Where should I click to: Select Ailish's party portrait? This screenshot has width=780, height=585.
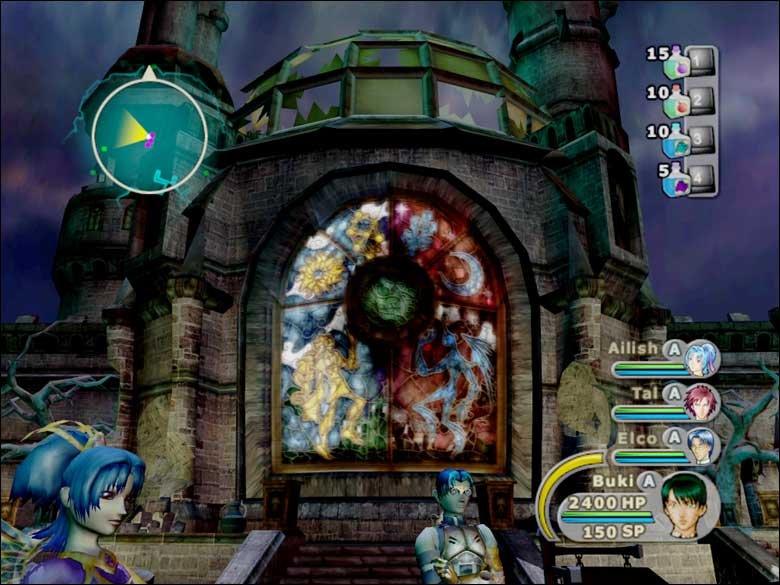point(702,358)
